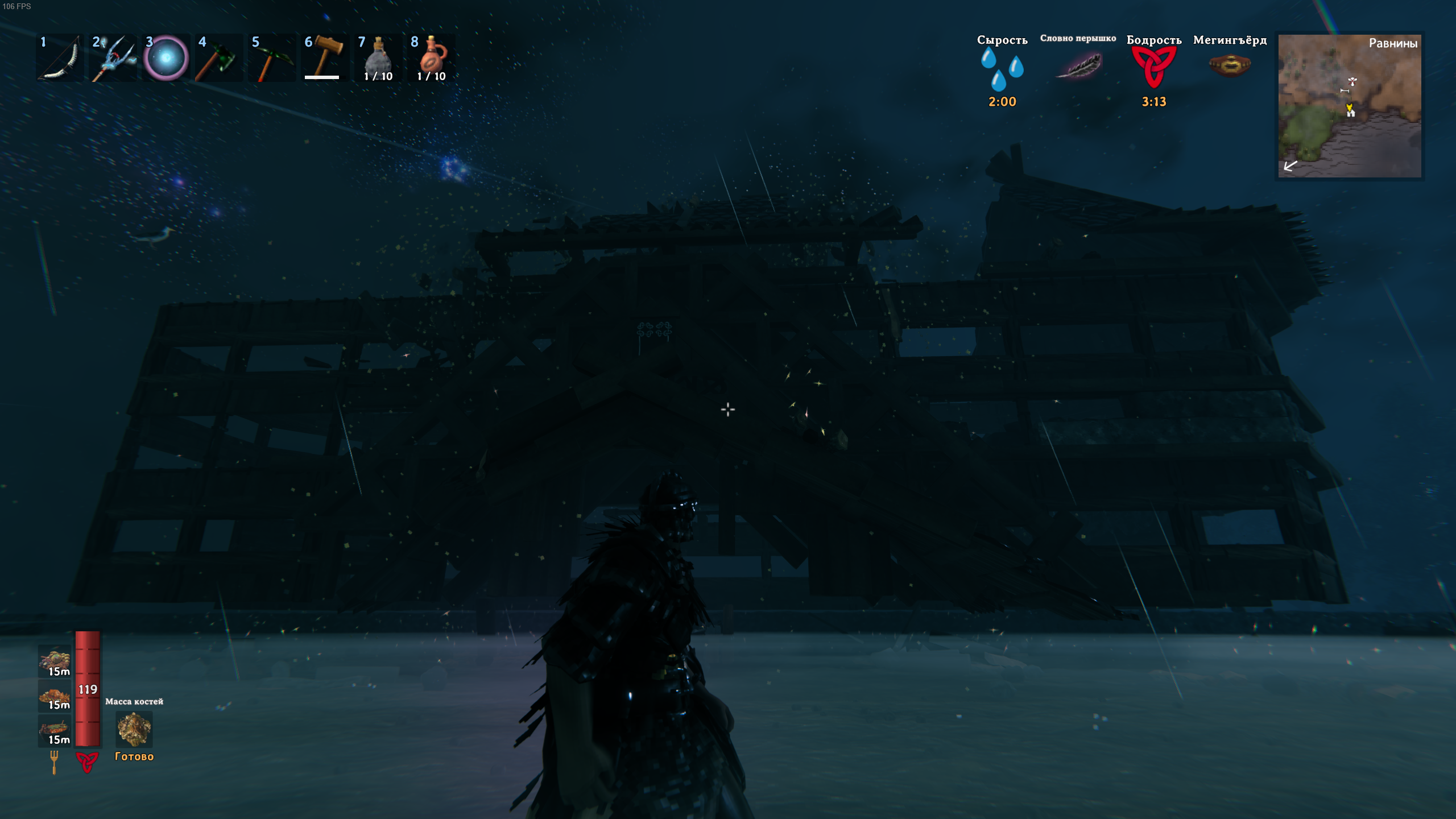Click the bottom food slot with stew bowl

point(55,730)
